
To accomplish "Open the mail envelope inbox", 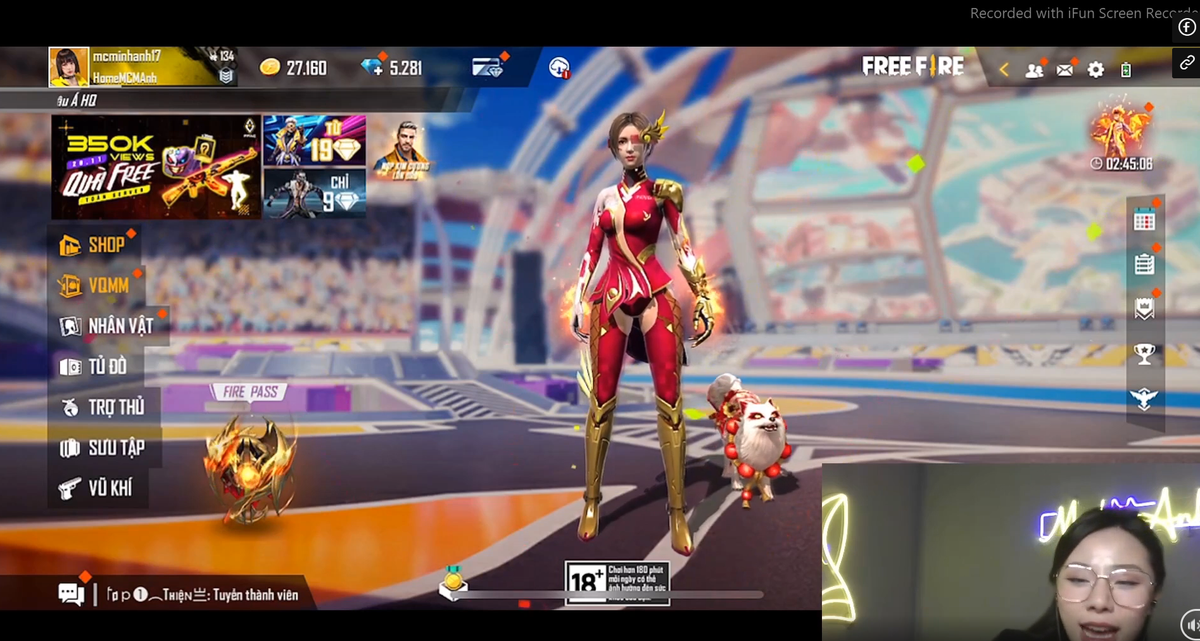I will 1065,69.
